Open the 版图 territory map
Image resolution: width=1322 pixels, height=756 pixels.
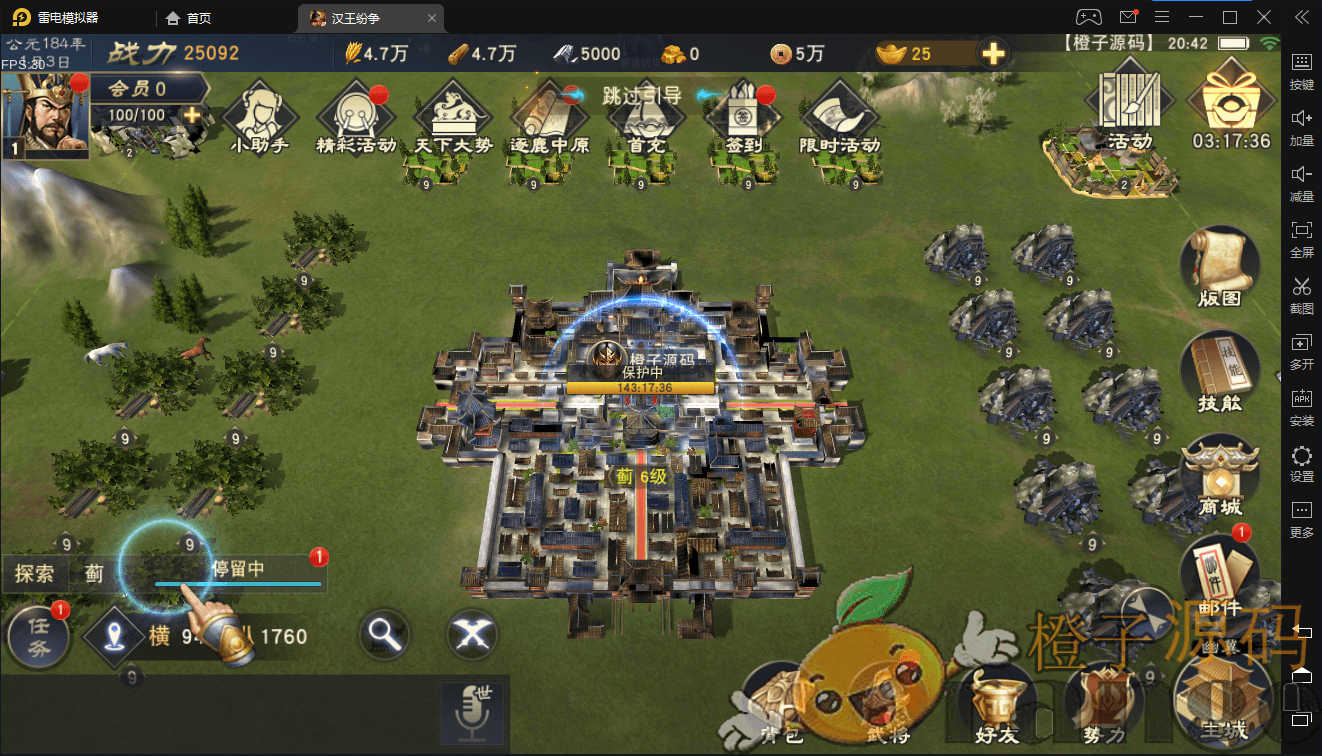tap(1219, 265)
